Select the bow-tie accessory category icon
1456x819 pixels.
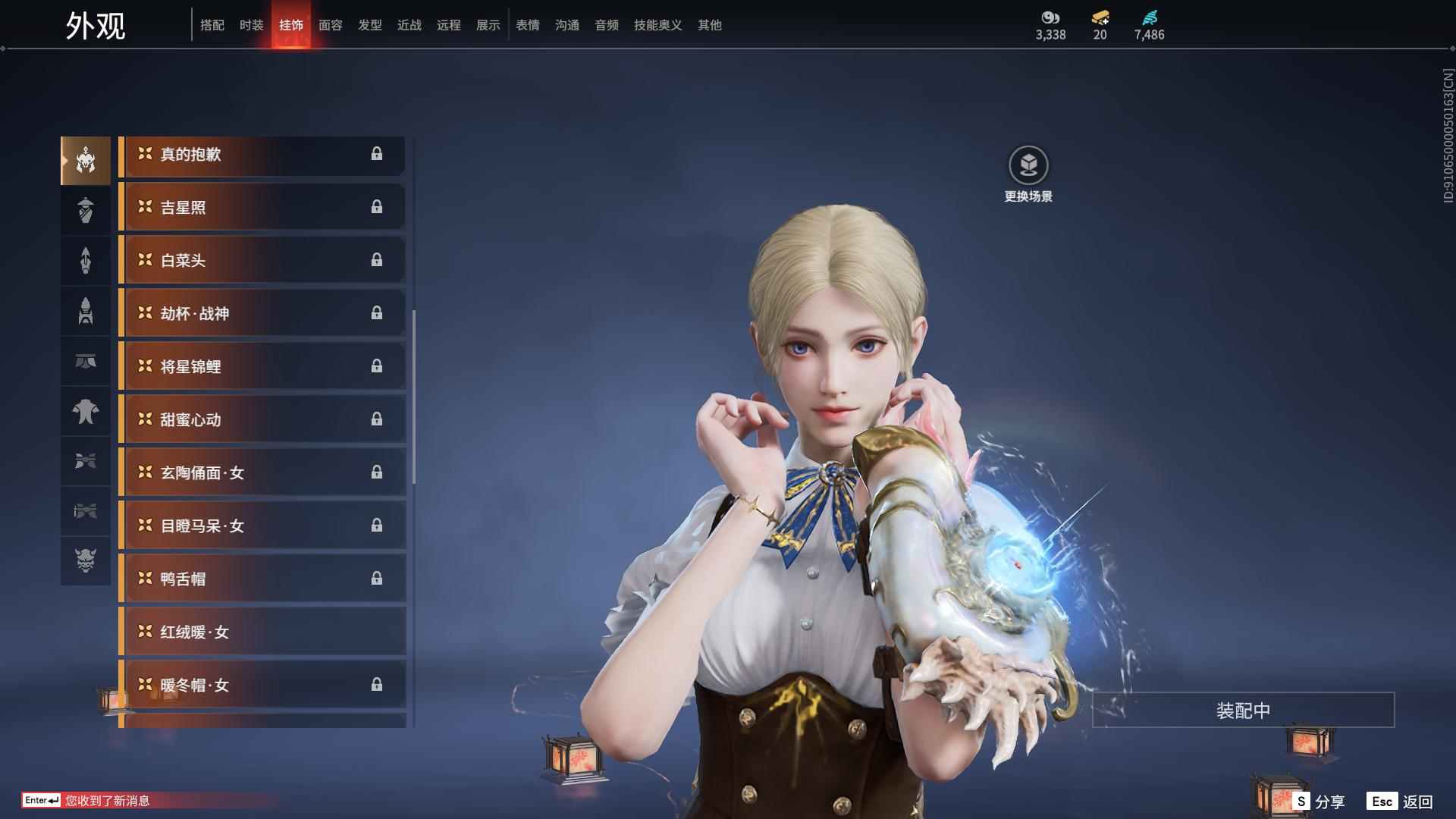coord(86,461)
